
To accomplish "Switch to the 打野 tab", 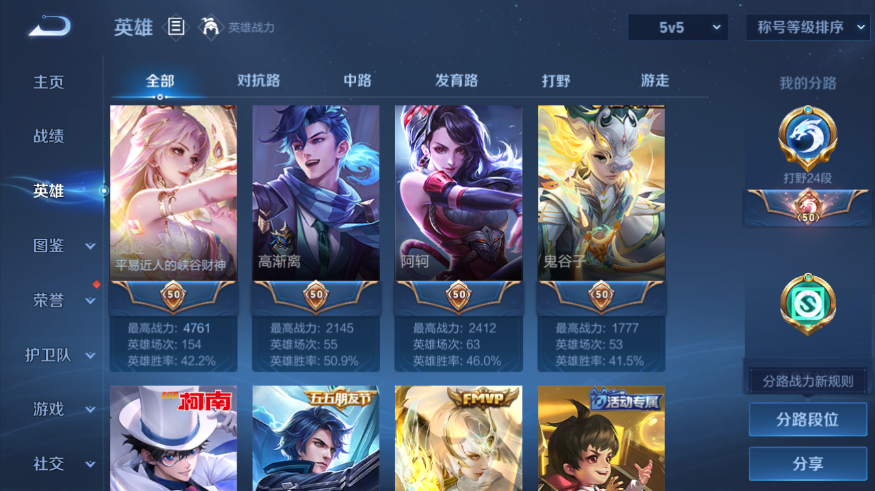I will (556, 81).
